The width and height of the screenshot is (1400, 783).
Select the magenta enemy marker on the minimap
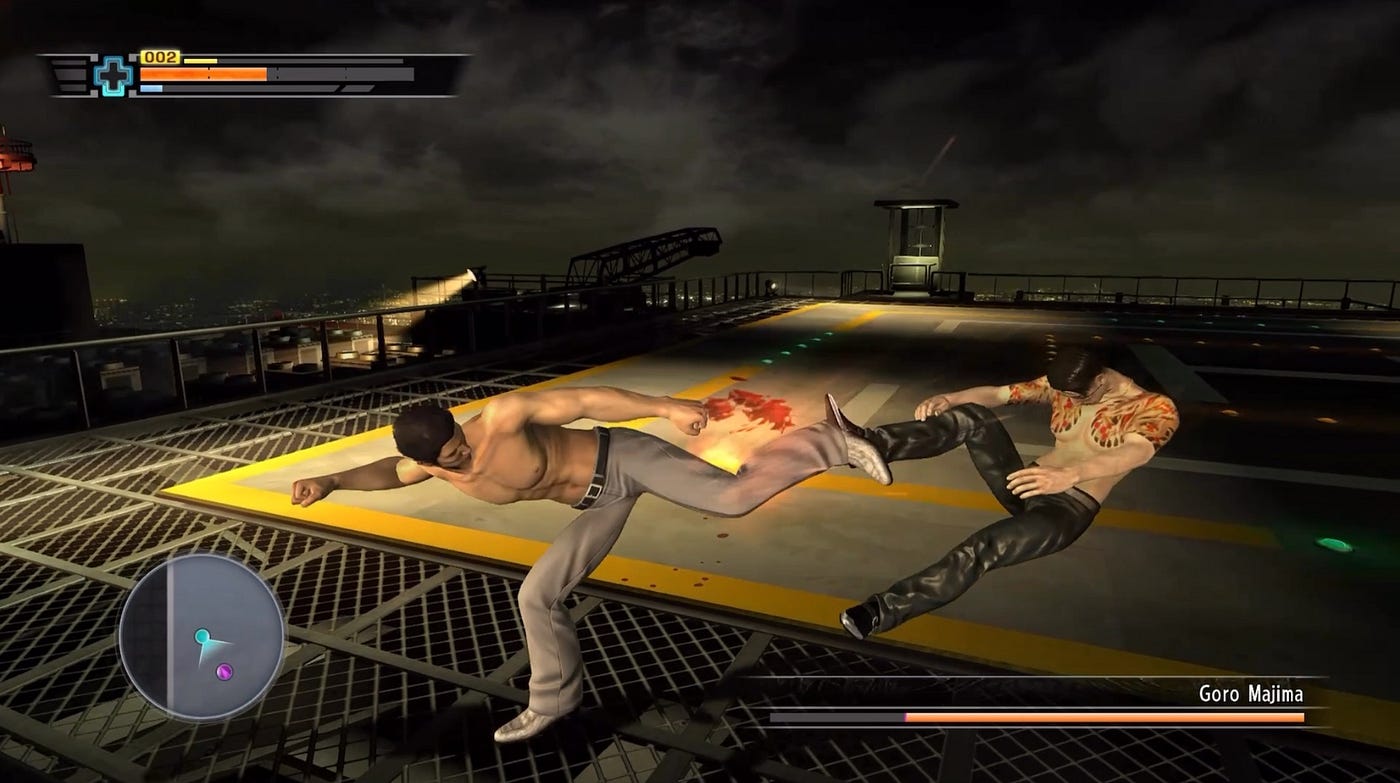(224, 671)
